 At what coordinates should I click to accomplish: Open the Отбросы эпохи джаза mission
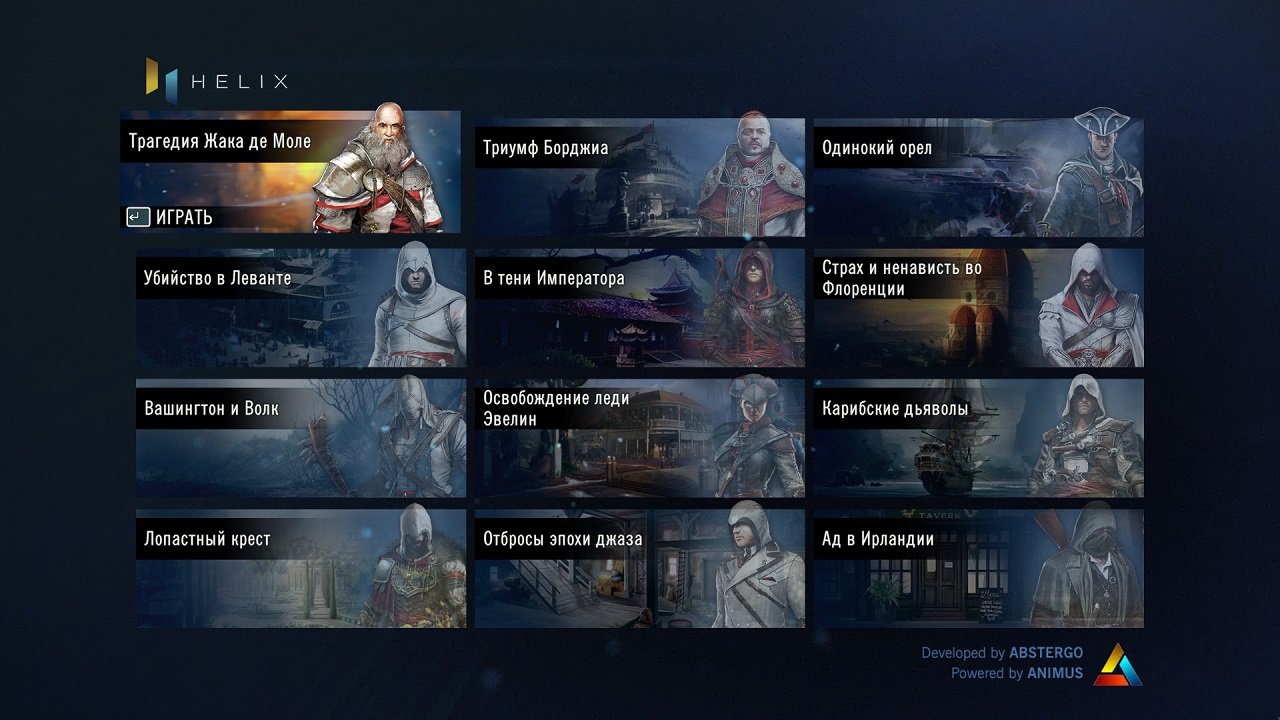pyautogui.click(x=640, y=567)
